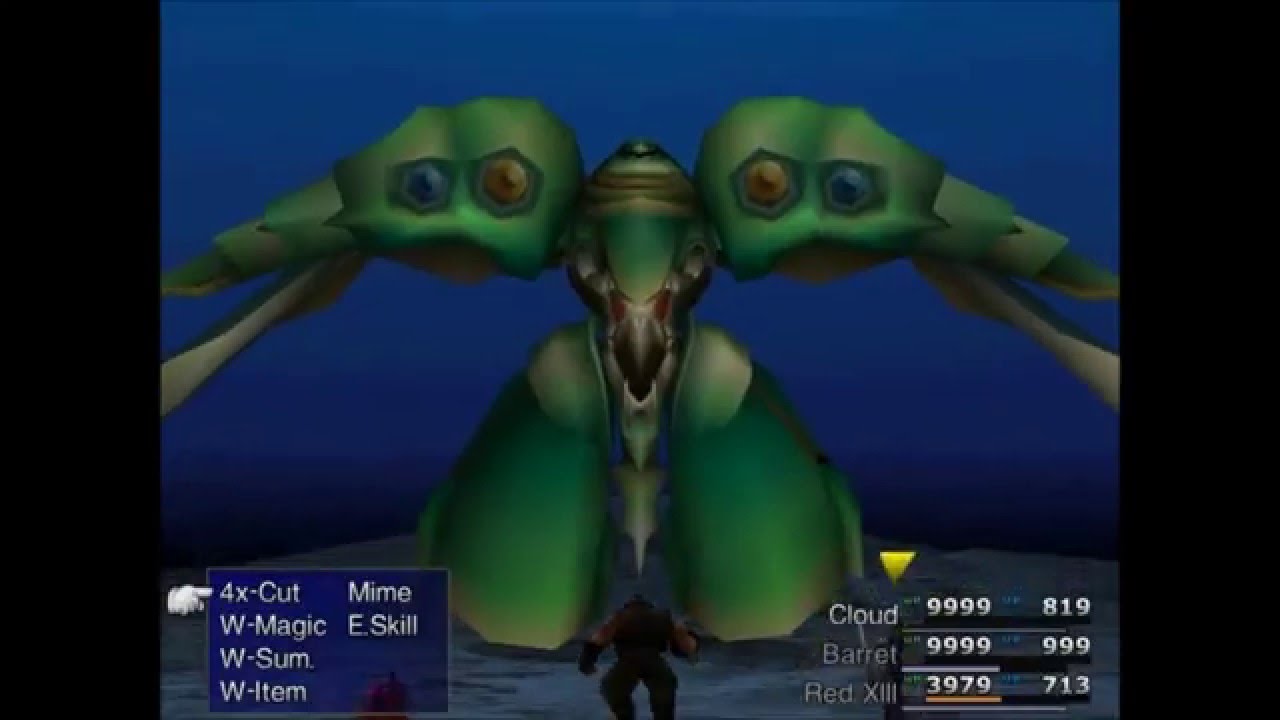This screenshot has height=720, width=1280.
Task: Select the 4x-Cut command
Action: [x=259, y=593]
